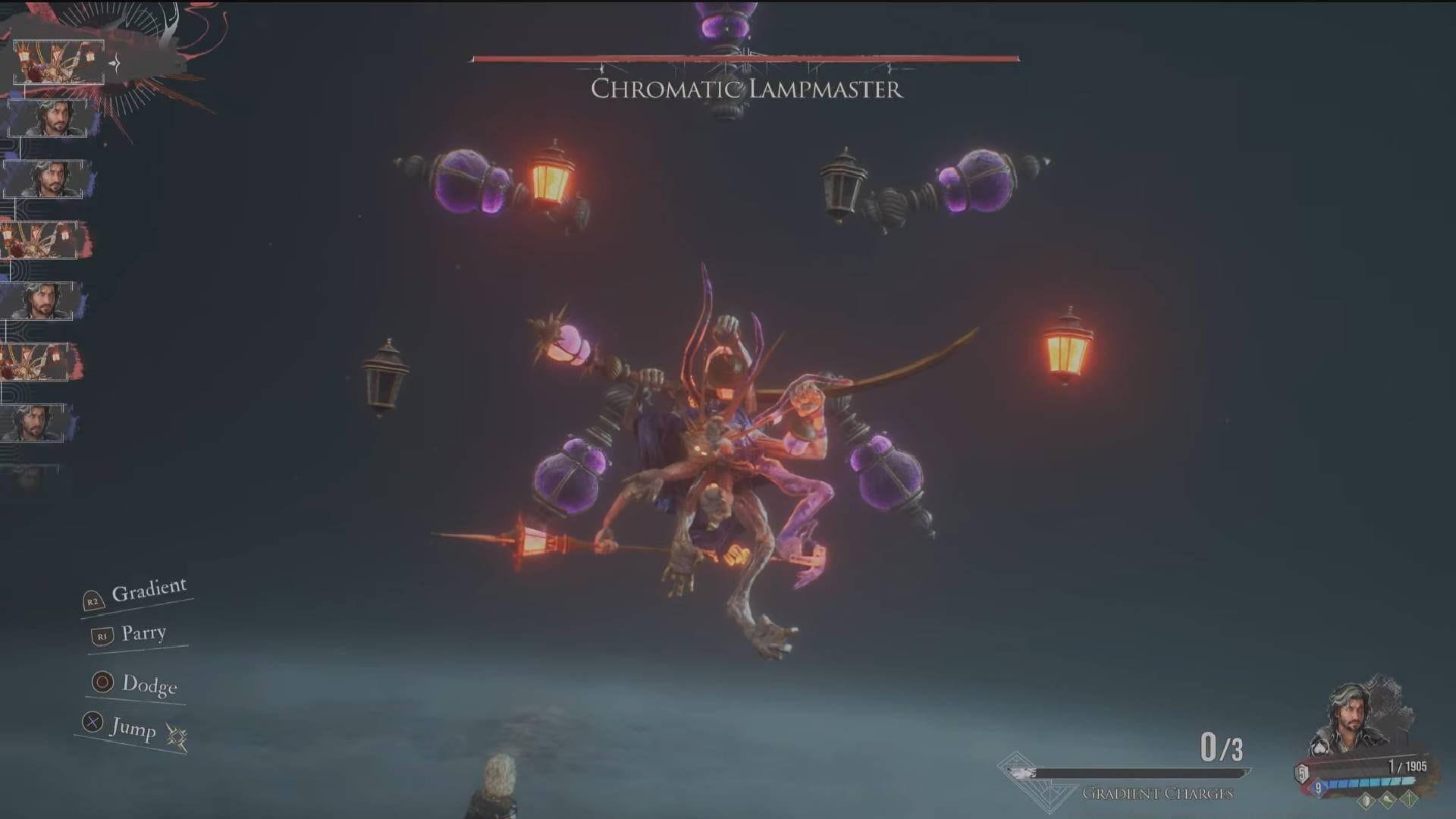
Task: Click the party member portrait beside the HP readout
Action: 1357,716
